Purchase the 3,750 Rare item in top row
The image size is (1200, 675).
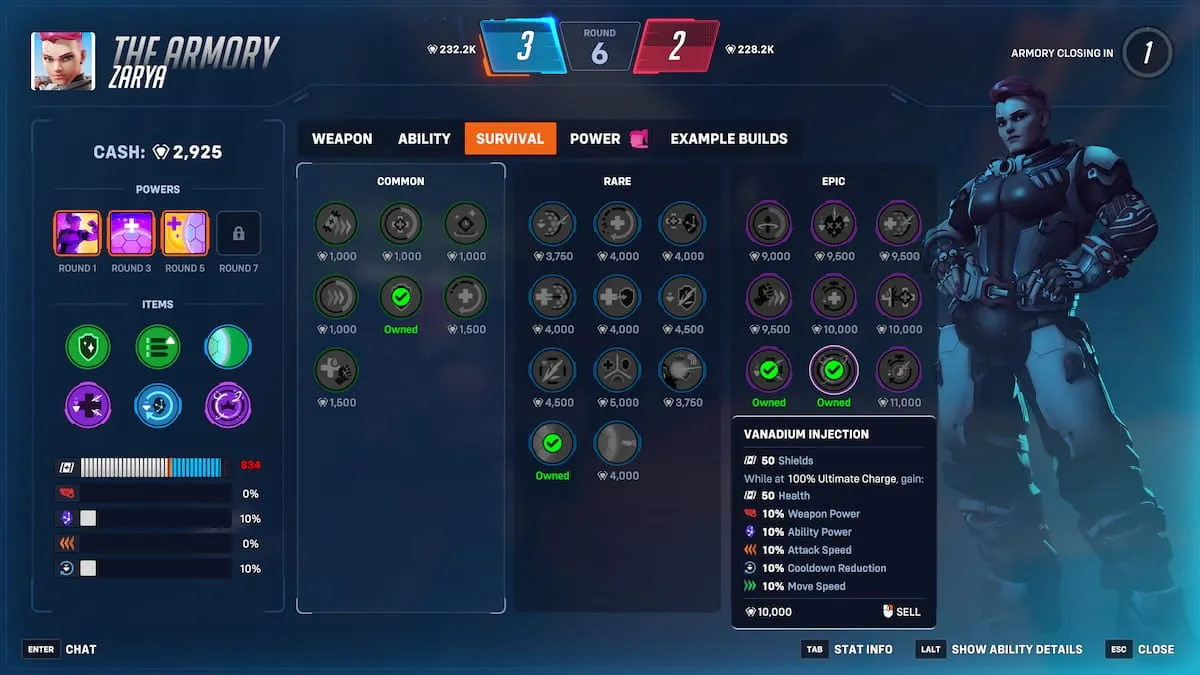552,225
